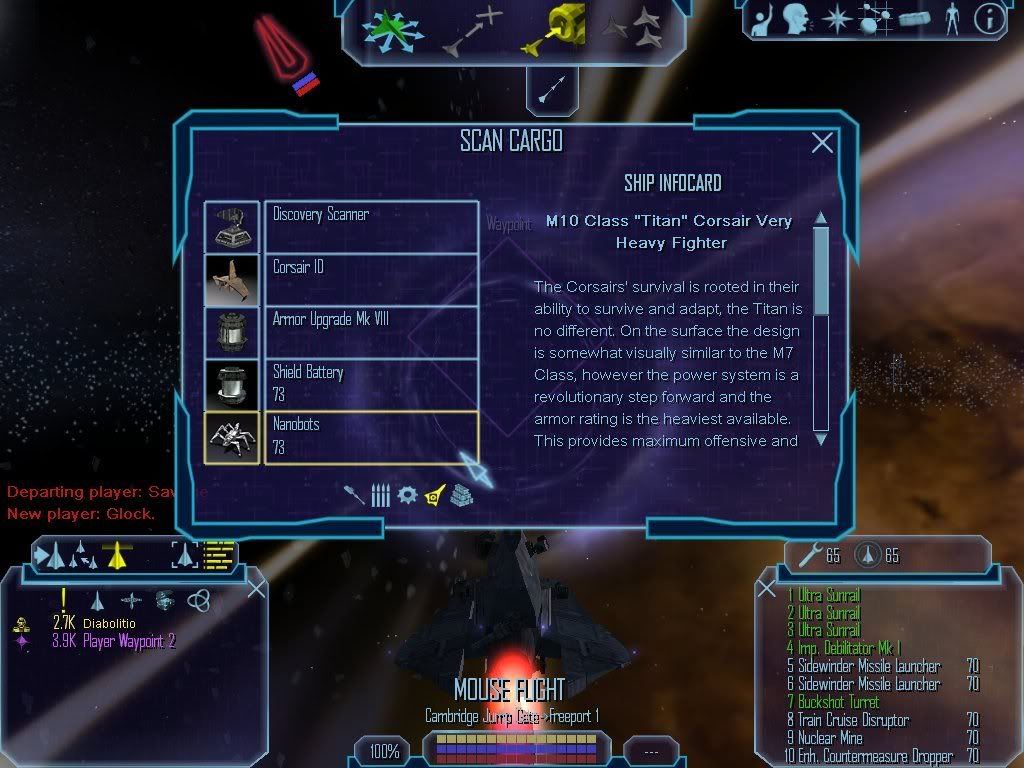Select the Discovery Scanner cargo row
1024x768 pixels.
pos(370,226)
